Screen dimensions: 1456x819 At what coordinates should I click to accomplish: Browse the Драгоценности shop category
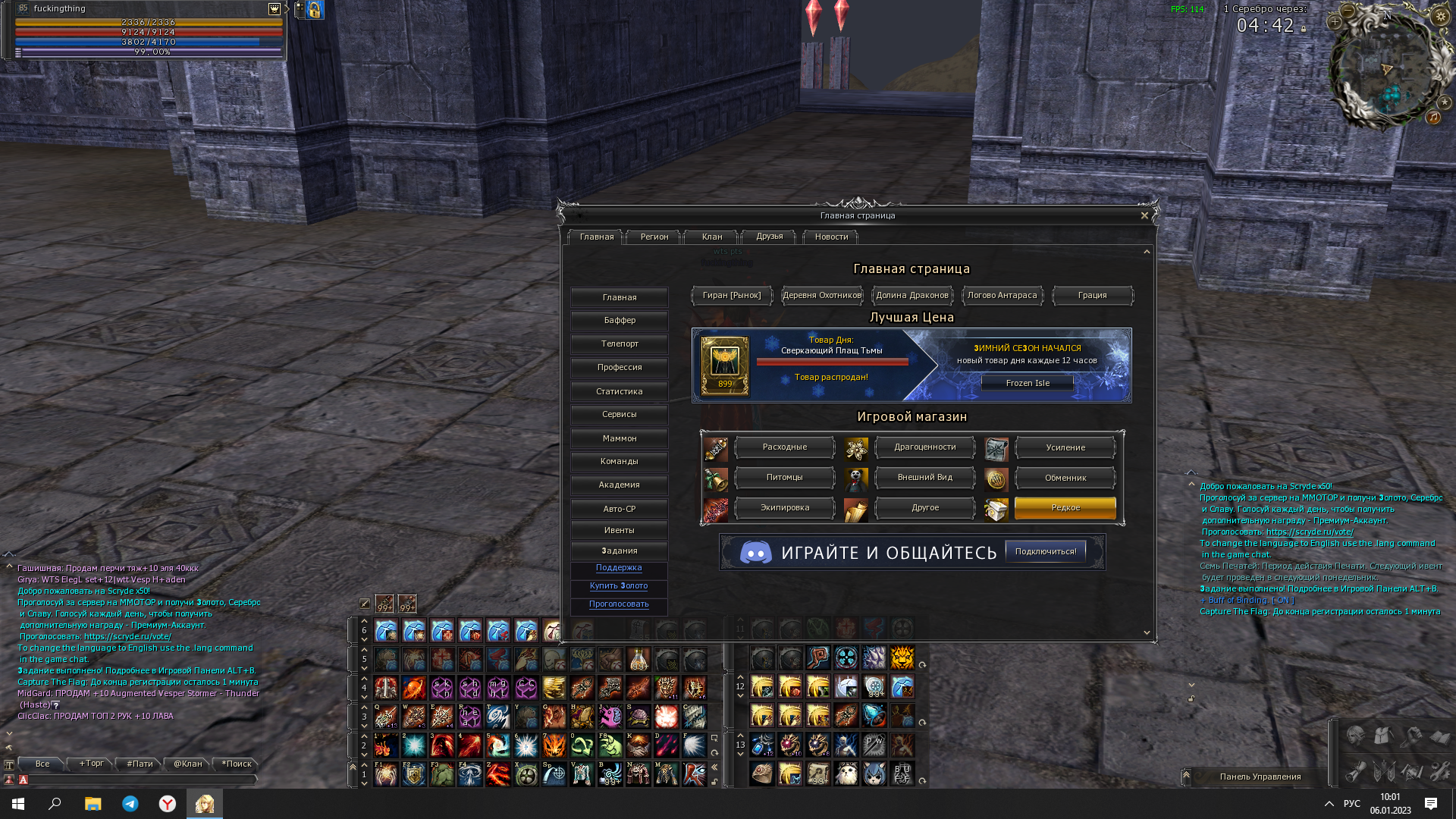coord(925,447)
